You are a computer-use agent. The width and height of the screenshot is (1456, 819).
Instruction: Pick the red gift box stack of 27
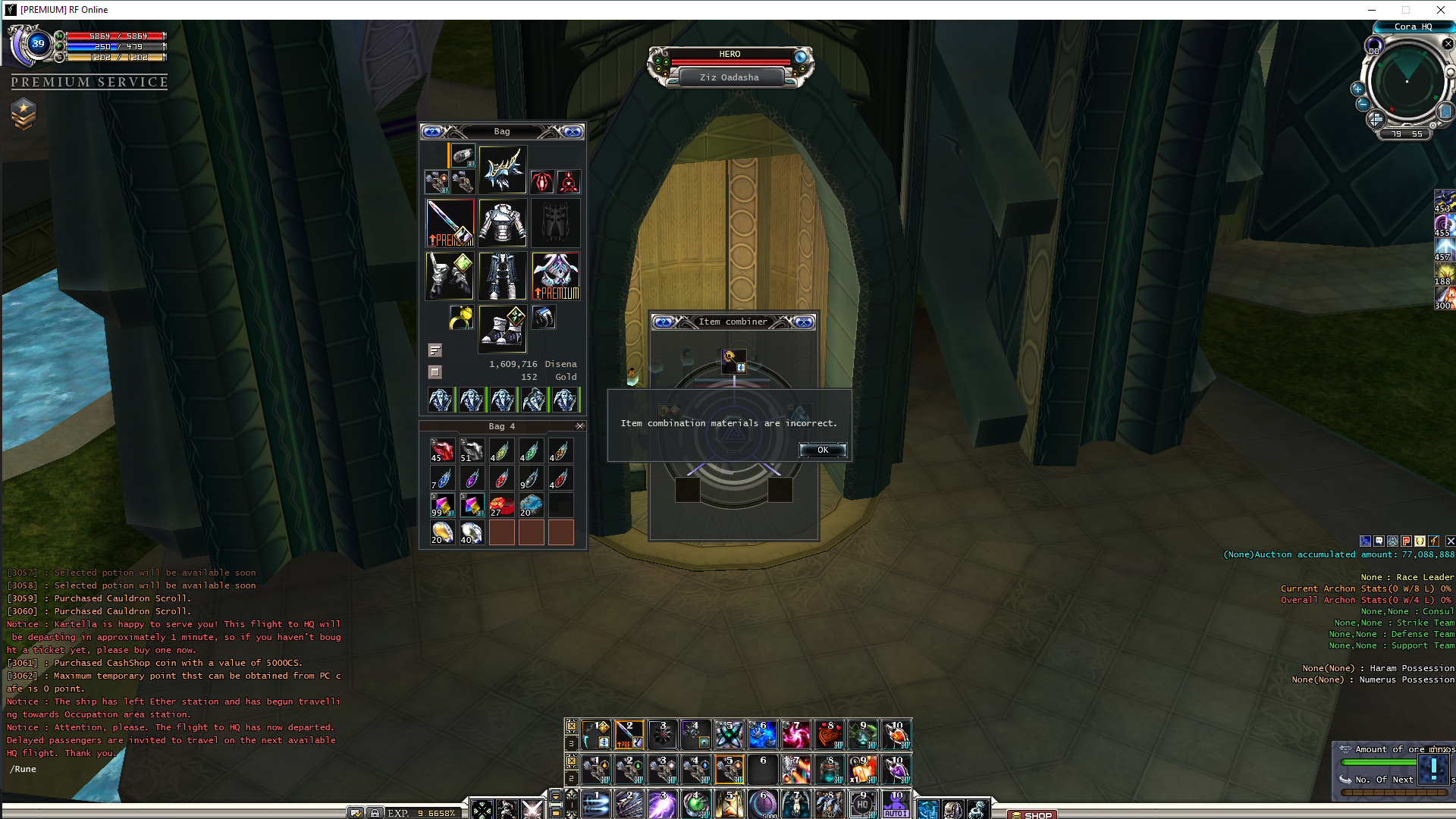[x=501, y=505]
